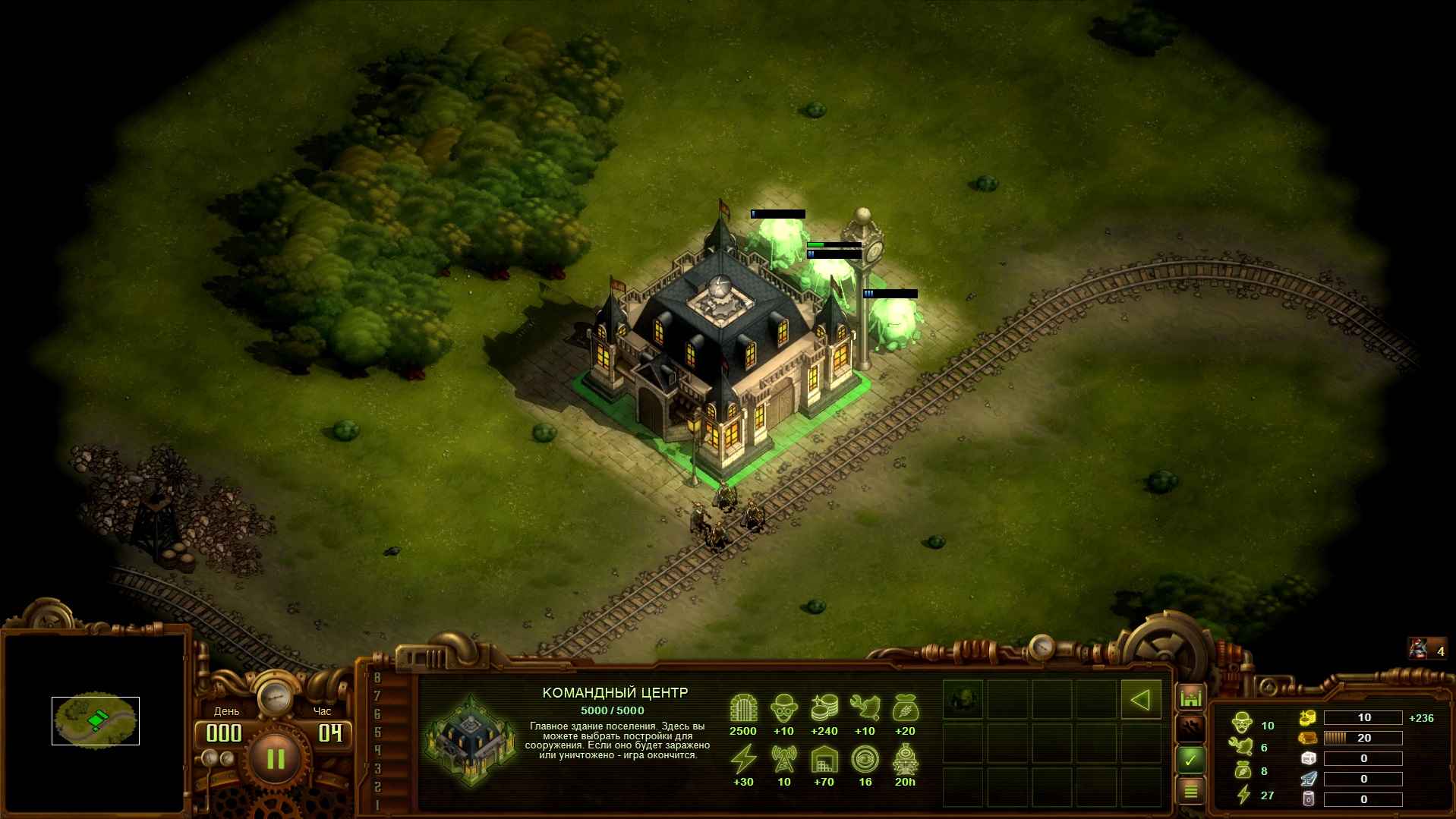Select the ranger army icon showing 4
1456x819 pixels.
[x=1427, y=650]
